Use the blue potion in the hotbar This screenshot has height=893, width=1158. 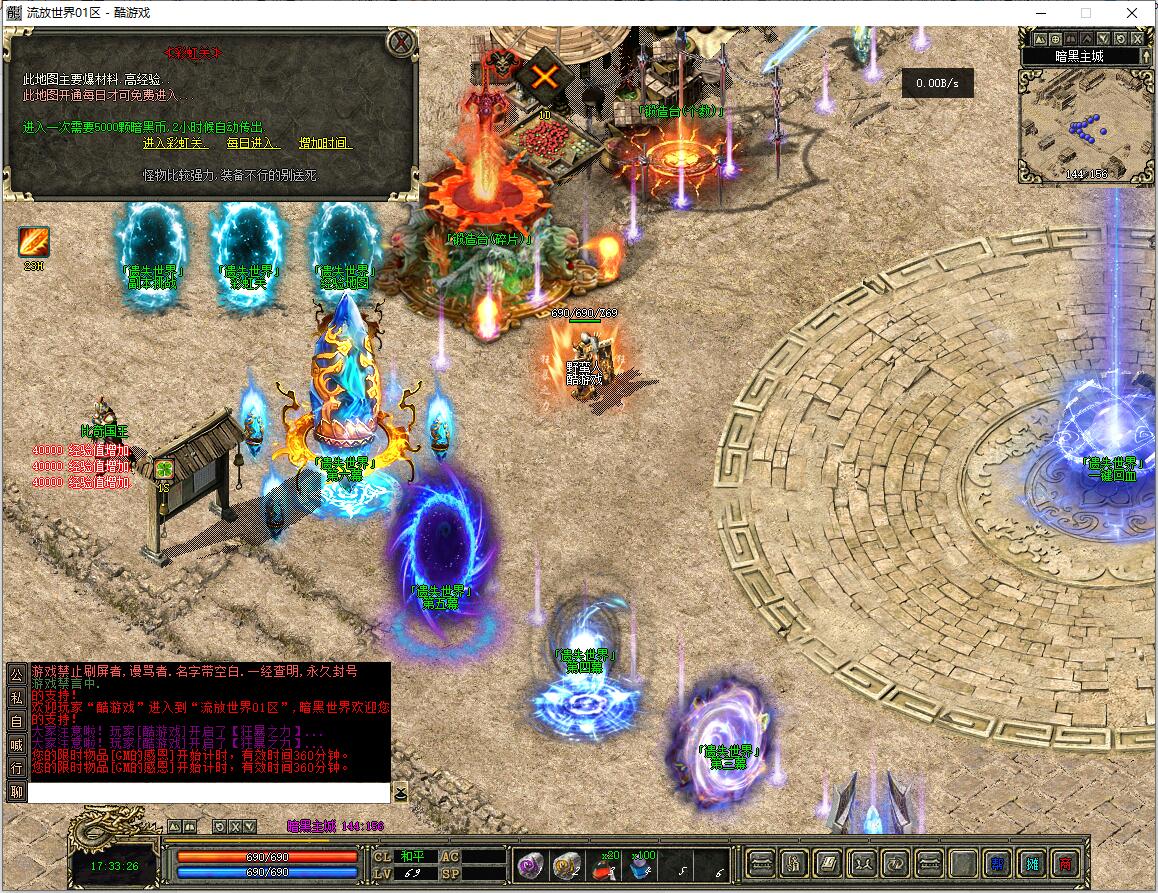coord(642,866)
